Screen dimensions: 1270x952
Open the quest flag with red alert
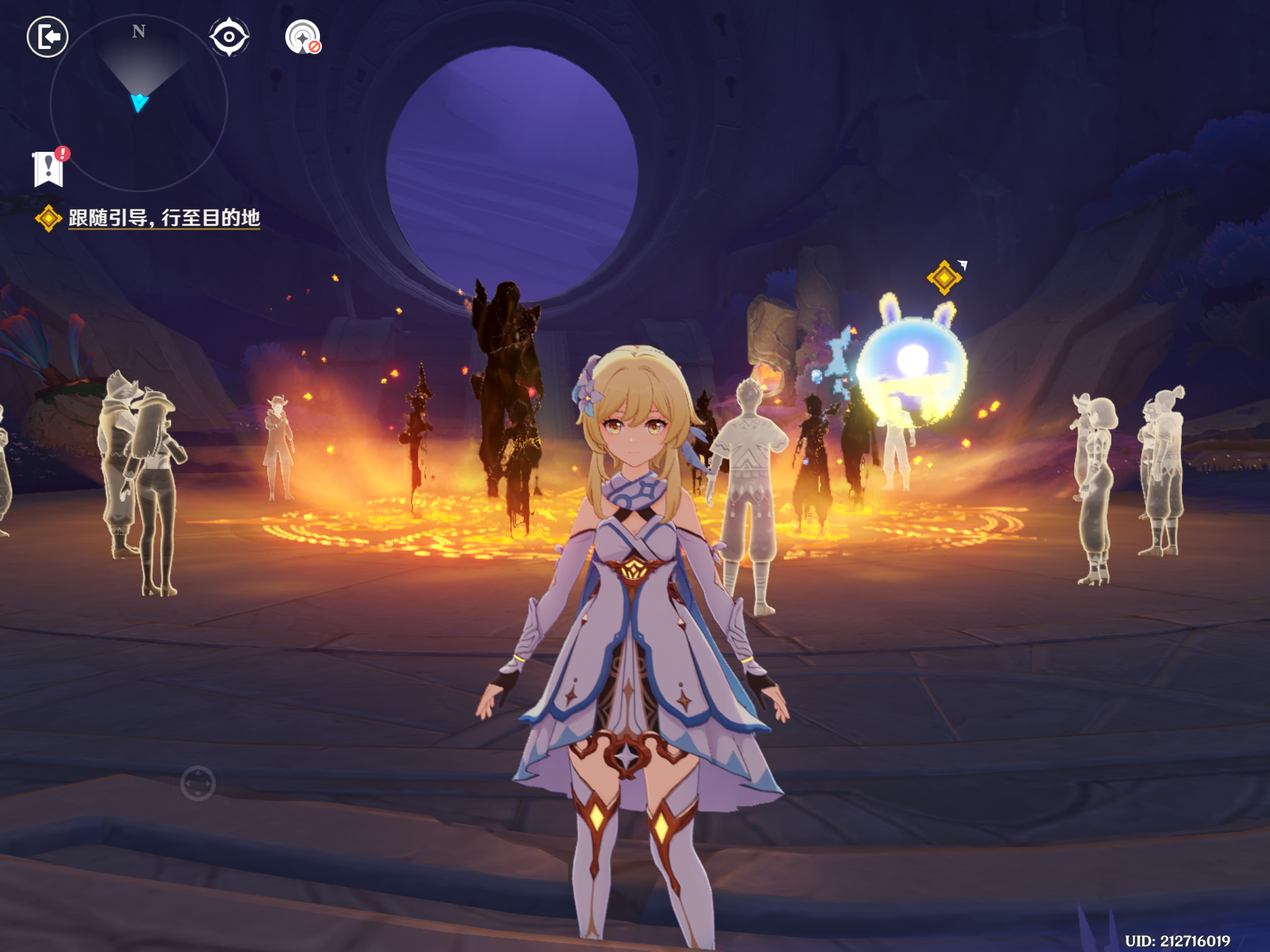tap(49, 168)
